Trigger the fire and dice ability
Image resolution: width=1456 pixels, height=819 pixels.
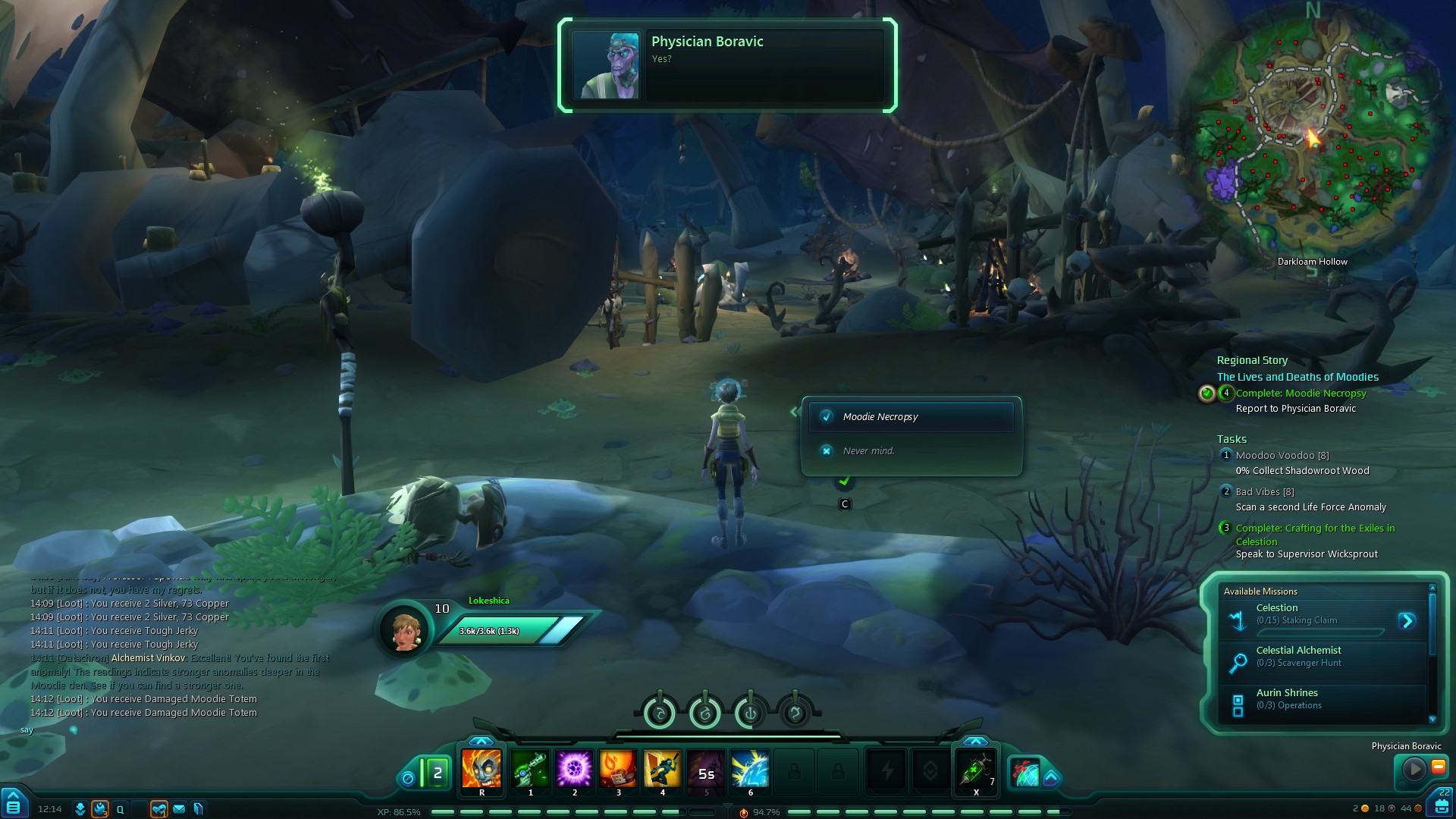(x=618, y=769)
